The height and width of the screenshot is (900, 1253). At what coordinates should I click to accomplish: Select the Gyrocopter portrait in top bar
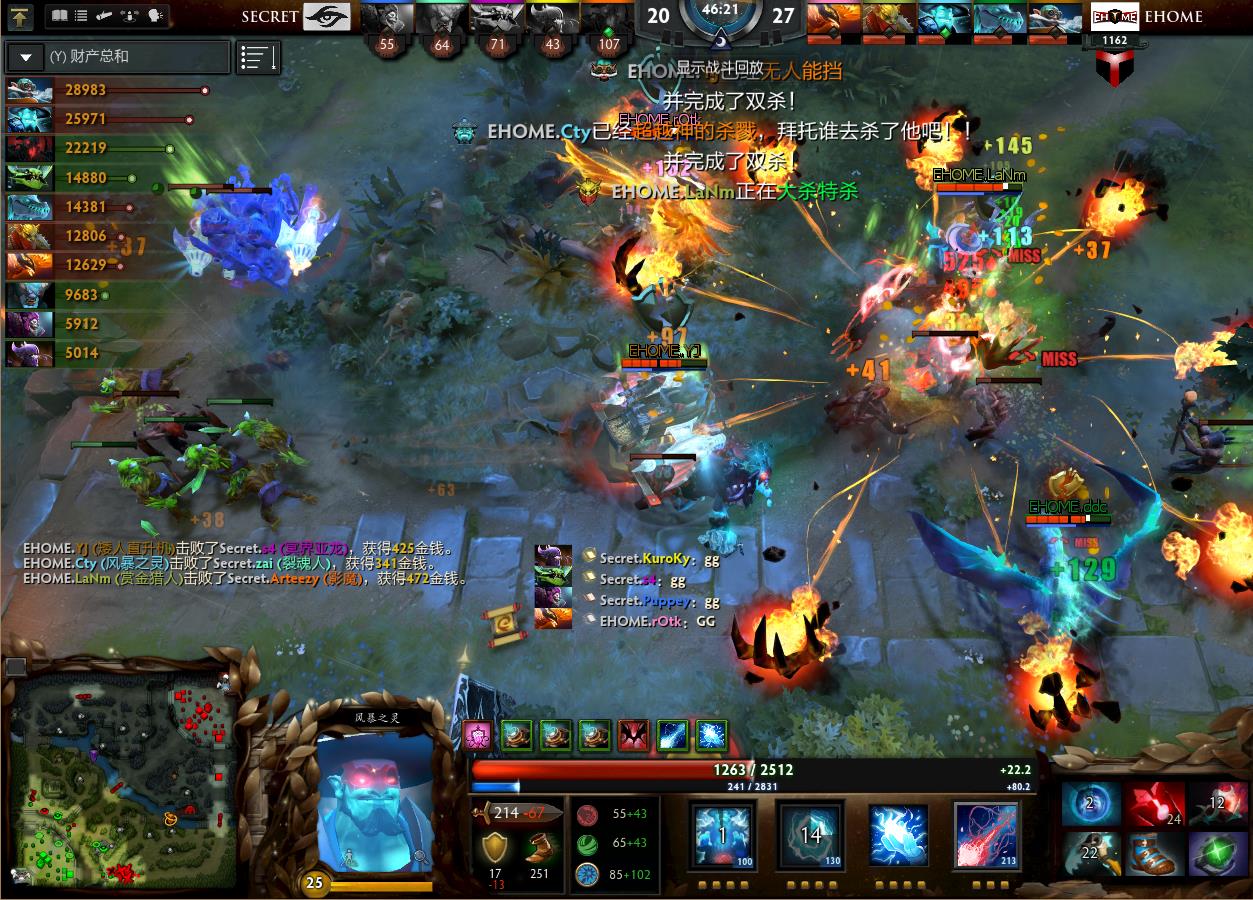(x=1057, y=18)
